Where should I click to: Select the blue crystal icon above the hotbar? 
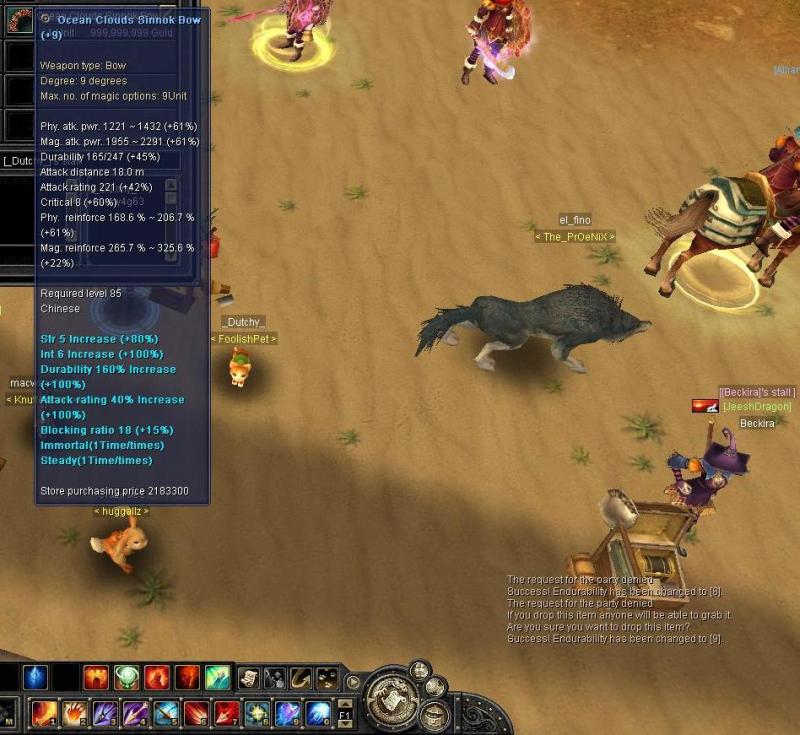[x=36, y=678]
